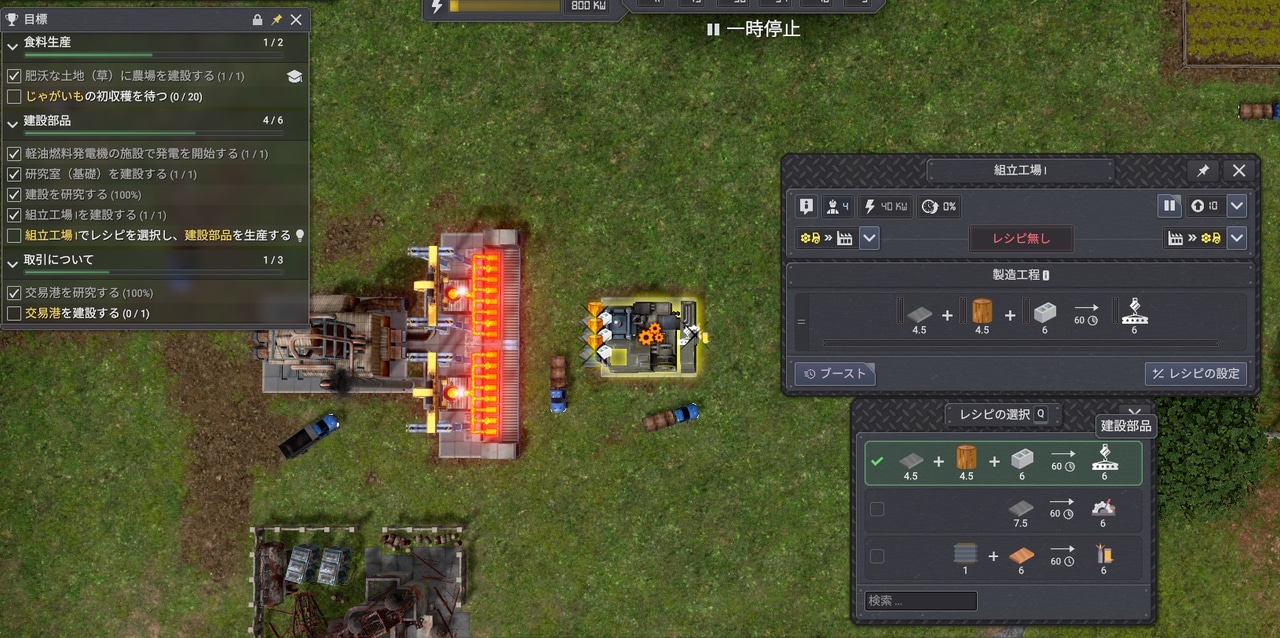Pin the 組立工場 building panel

[1201, 171]
